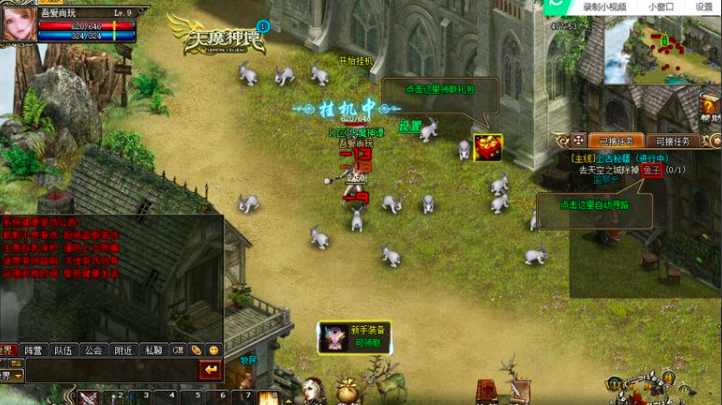Open the overlay's 设置 settings
This screenshot has width=722, height=405.
tap(704, 6)
